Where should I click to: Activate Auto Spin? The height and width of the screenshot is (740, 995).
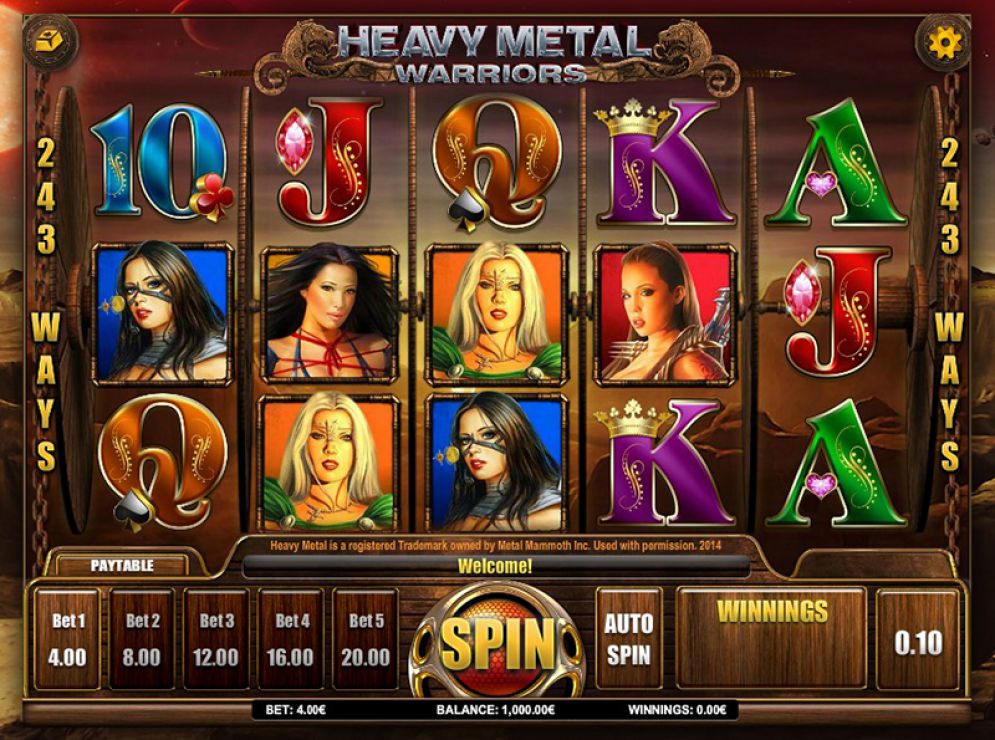[x=628, y=639]
